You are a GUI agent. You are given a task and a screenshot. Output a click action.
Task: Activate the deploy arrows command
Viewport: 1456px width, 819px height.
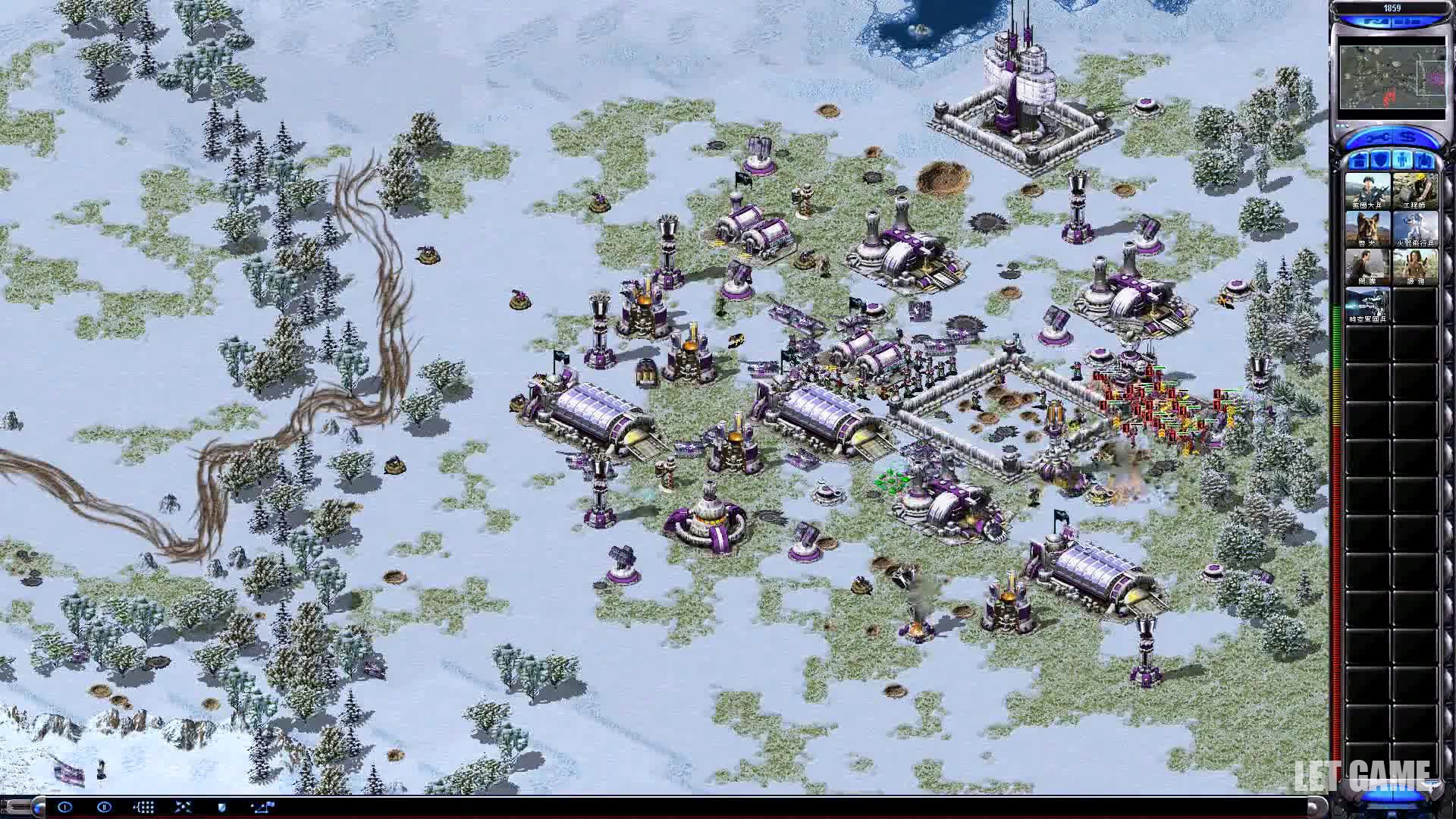183,807
